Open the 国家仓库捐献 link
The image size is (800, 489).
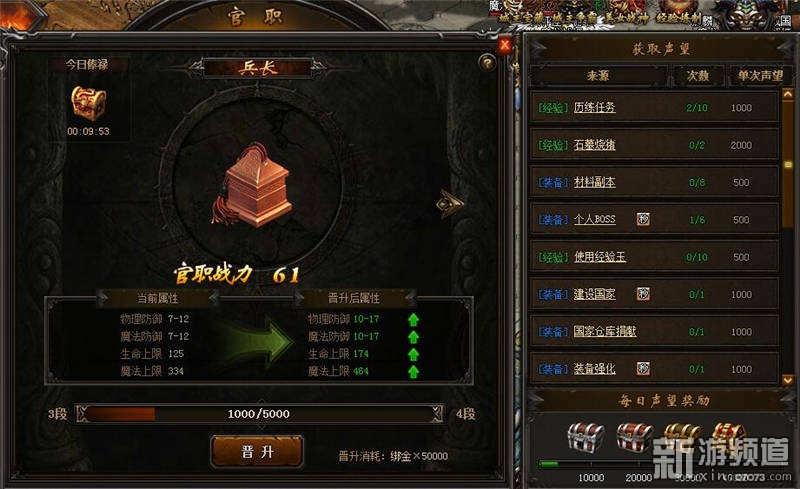(x=604, y=332)
